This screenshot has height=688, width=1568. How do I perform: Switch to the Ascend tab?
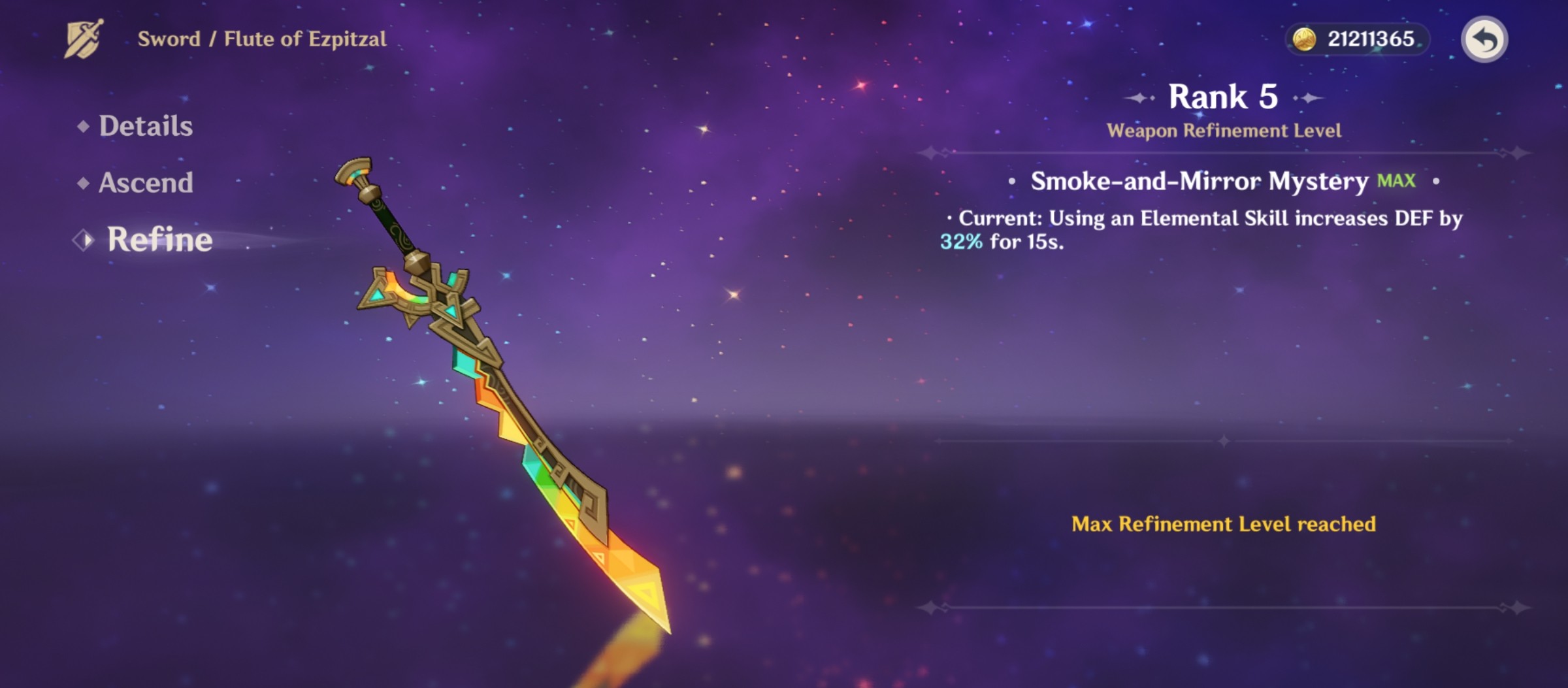click(x=145, y=184)
